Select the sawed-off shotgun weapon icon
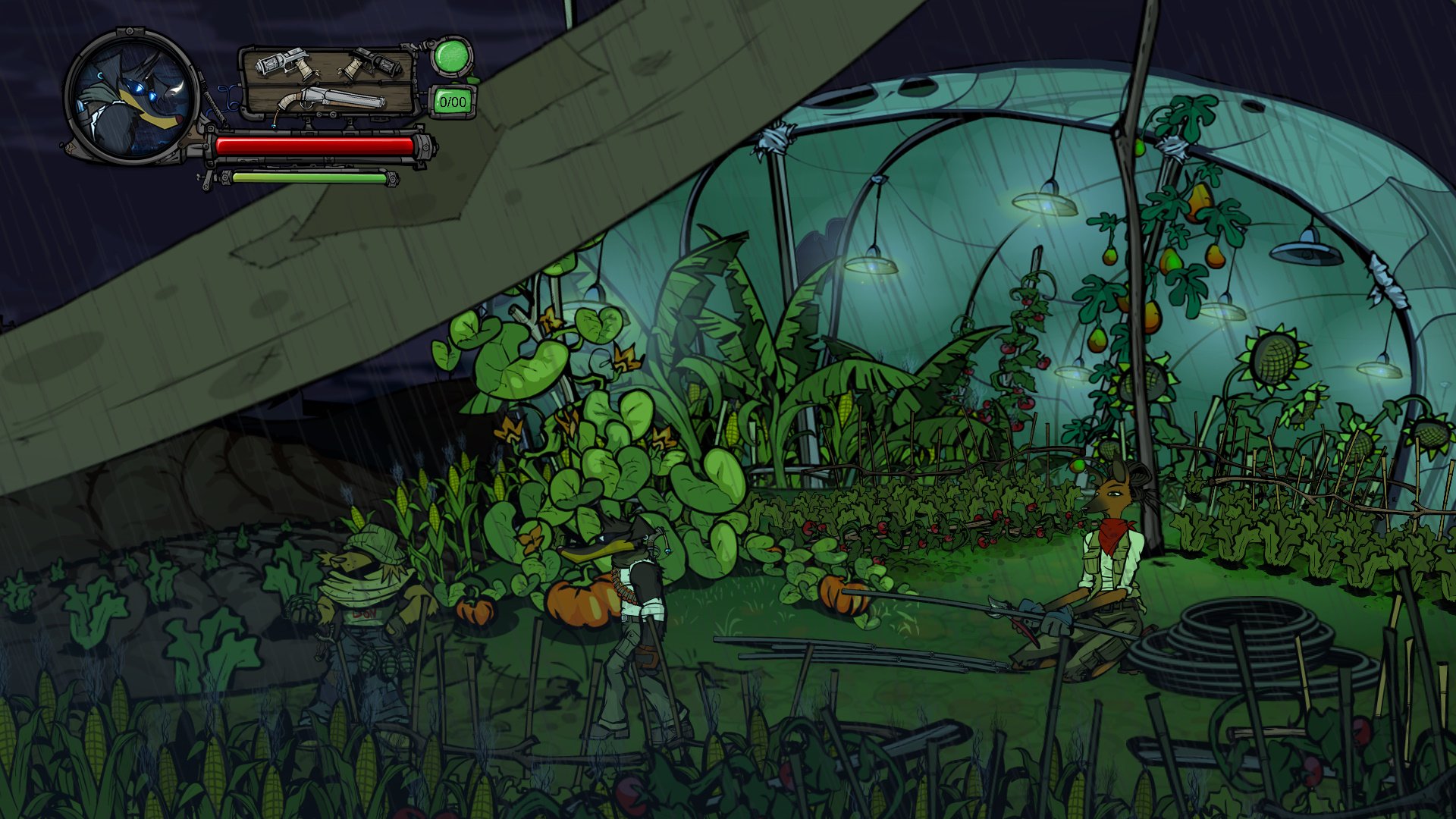The width and height of the screenshot is (1456, 819). pos(331,99)
